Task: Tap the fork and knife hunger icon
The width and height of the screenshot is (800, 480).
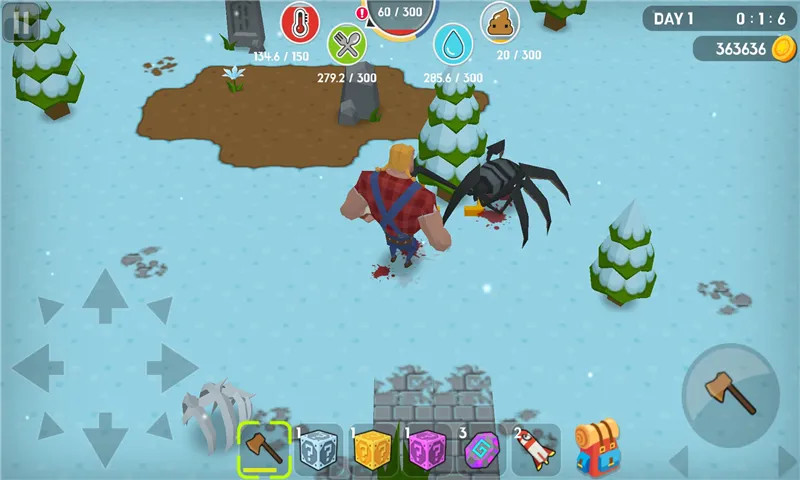Action: (347, 45)
